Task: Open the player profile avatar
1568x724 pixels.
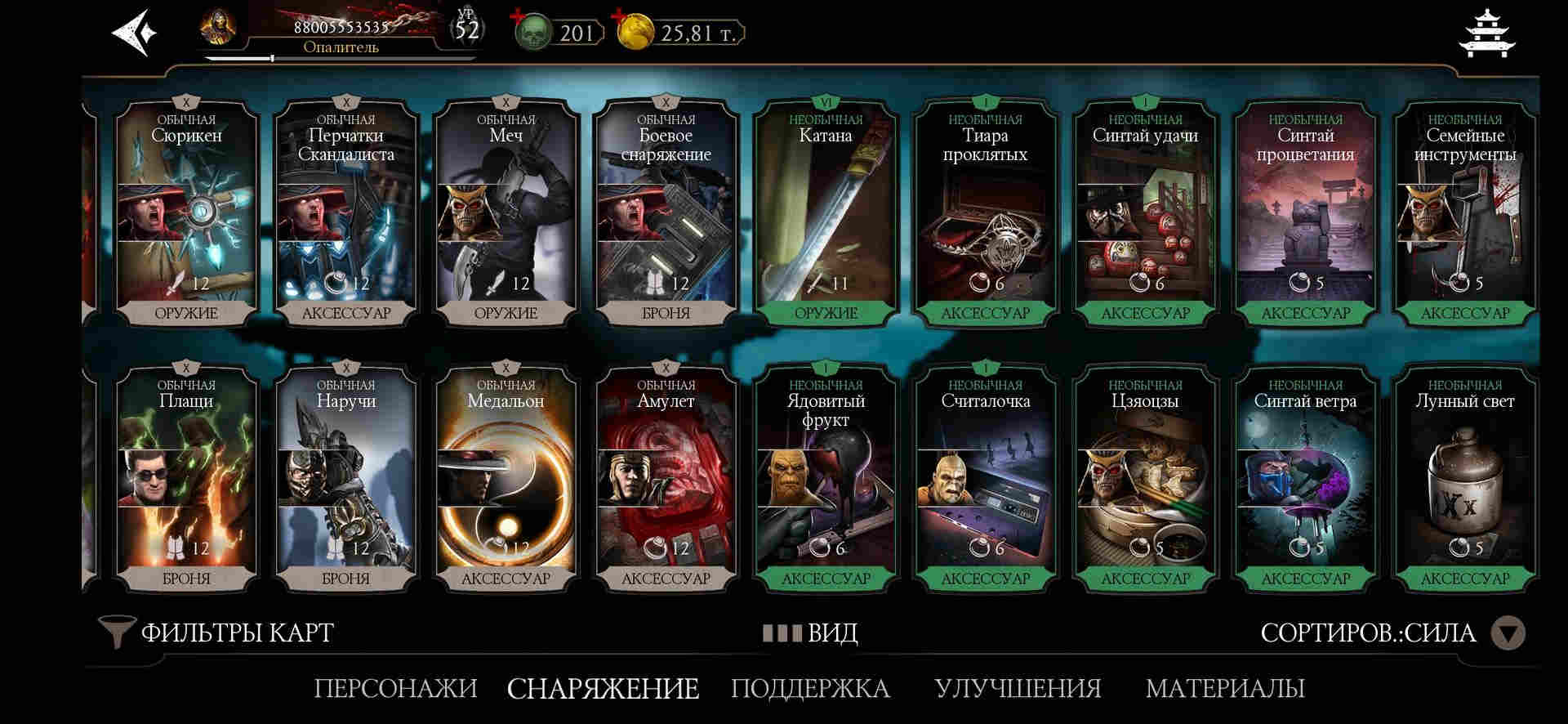Action: (x=218, y=29)
